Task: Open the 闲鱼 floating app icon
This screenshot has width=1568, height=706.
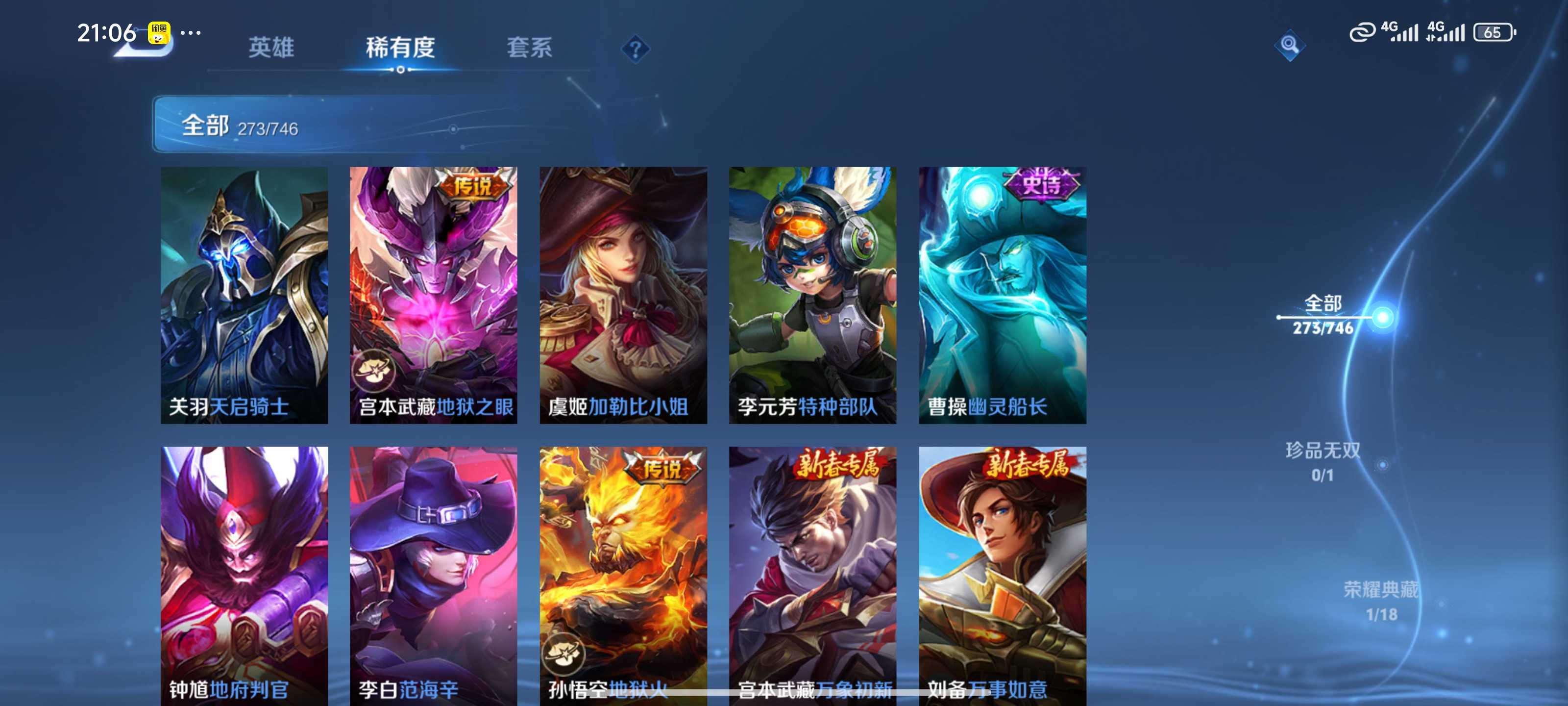Action: [159, 33]
